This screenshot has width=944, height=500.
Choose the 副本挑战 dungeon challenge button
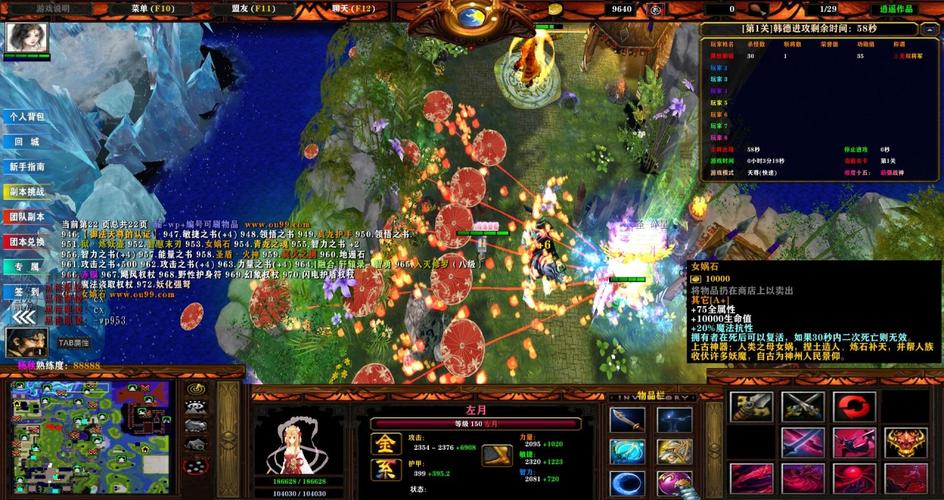click(x=28, y=192)
